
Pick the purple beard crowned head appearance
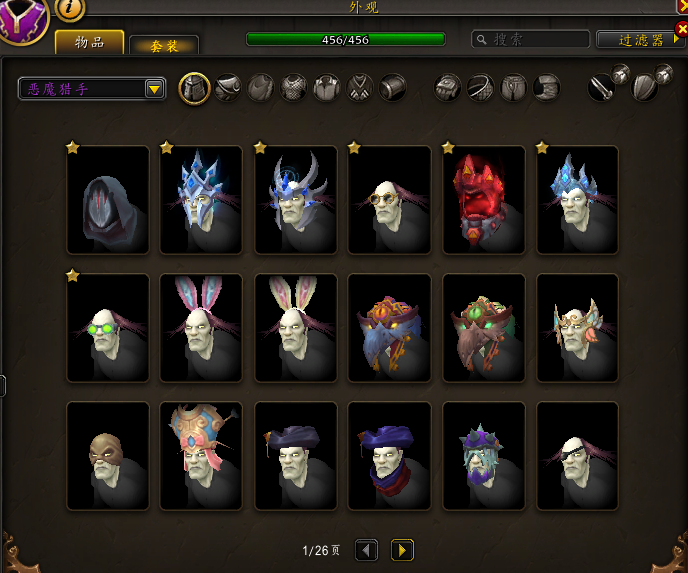point(484,456)
